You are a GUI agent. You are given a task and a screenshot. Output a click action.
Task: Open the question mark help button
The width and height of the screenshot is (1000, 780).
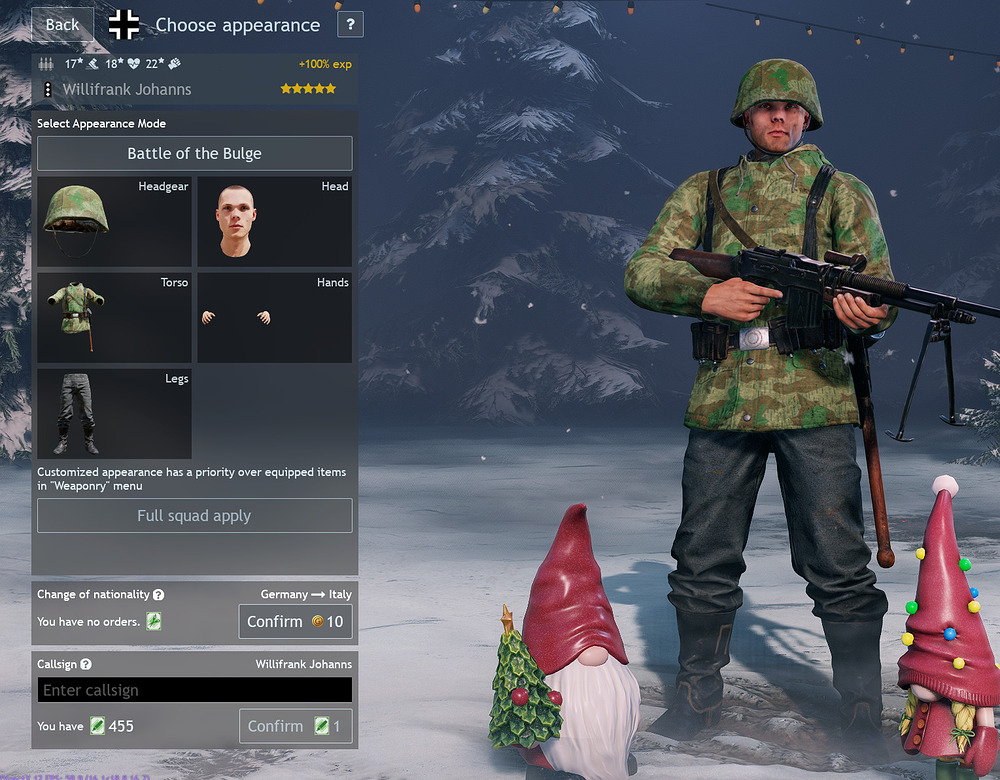click(x=350, y=25)
